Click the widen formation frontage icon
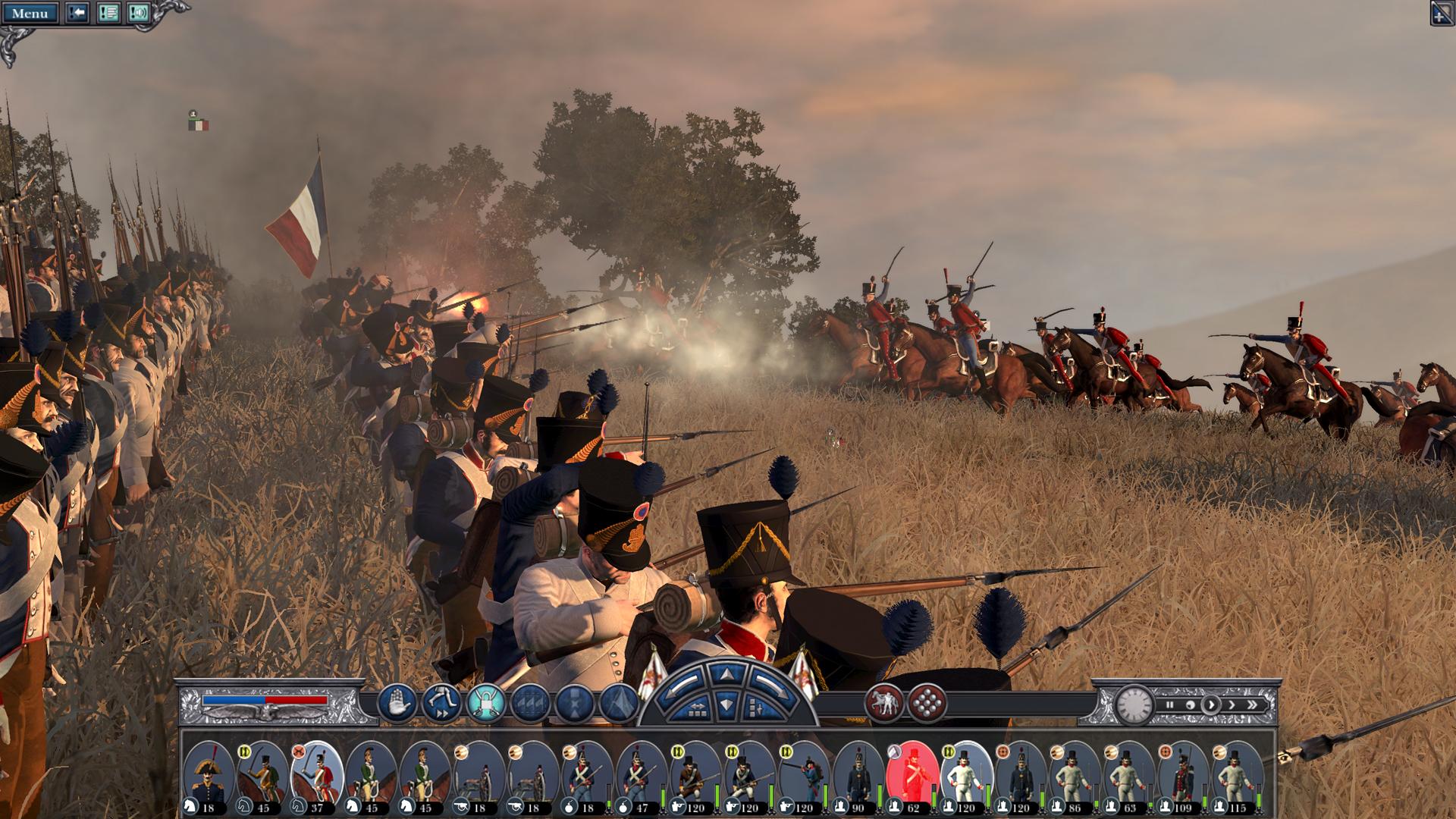The height and width of the screenshot is (819, 1456). coord(698,711)
